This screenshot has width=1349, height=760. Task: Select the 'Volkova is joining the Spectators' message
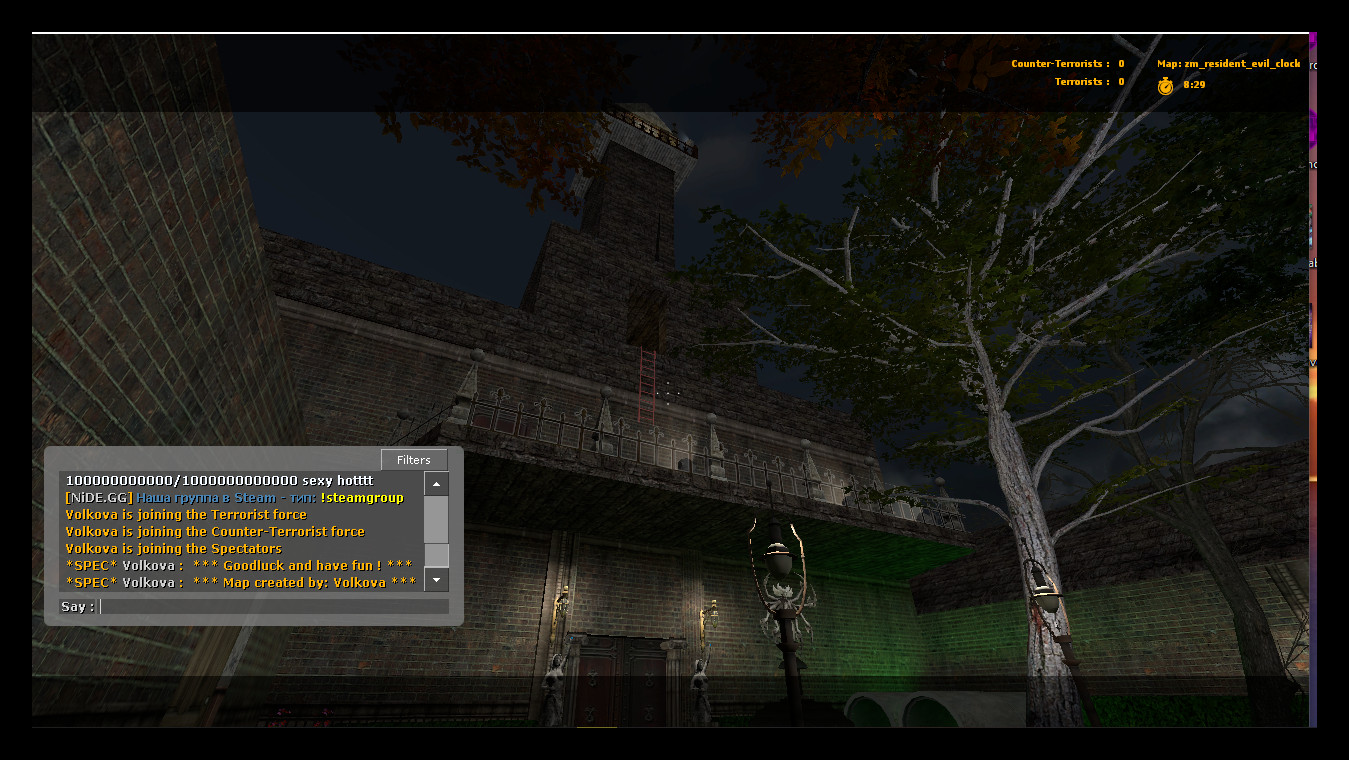(172, 548)
